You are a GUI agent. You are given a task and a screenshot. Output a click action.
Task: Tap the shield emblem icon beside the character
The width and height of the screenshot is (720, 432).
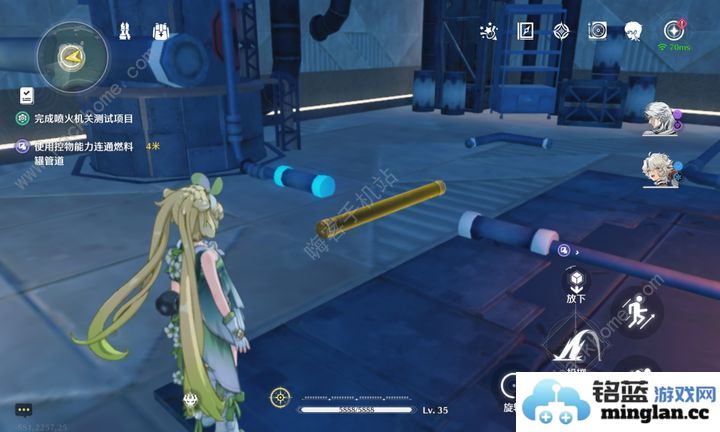pos(190,399)
